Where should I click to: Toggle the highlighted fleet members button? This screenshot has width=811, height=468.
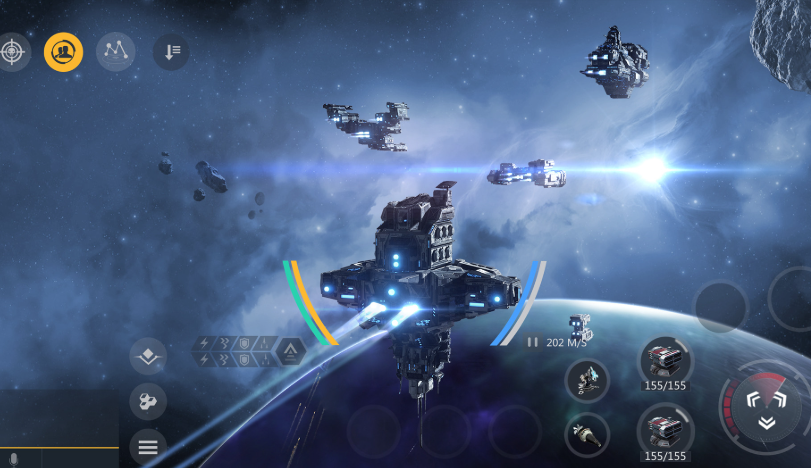63,51
